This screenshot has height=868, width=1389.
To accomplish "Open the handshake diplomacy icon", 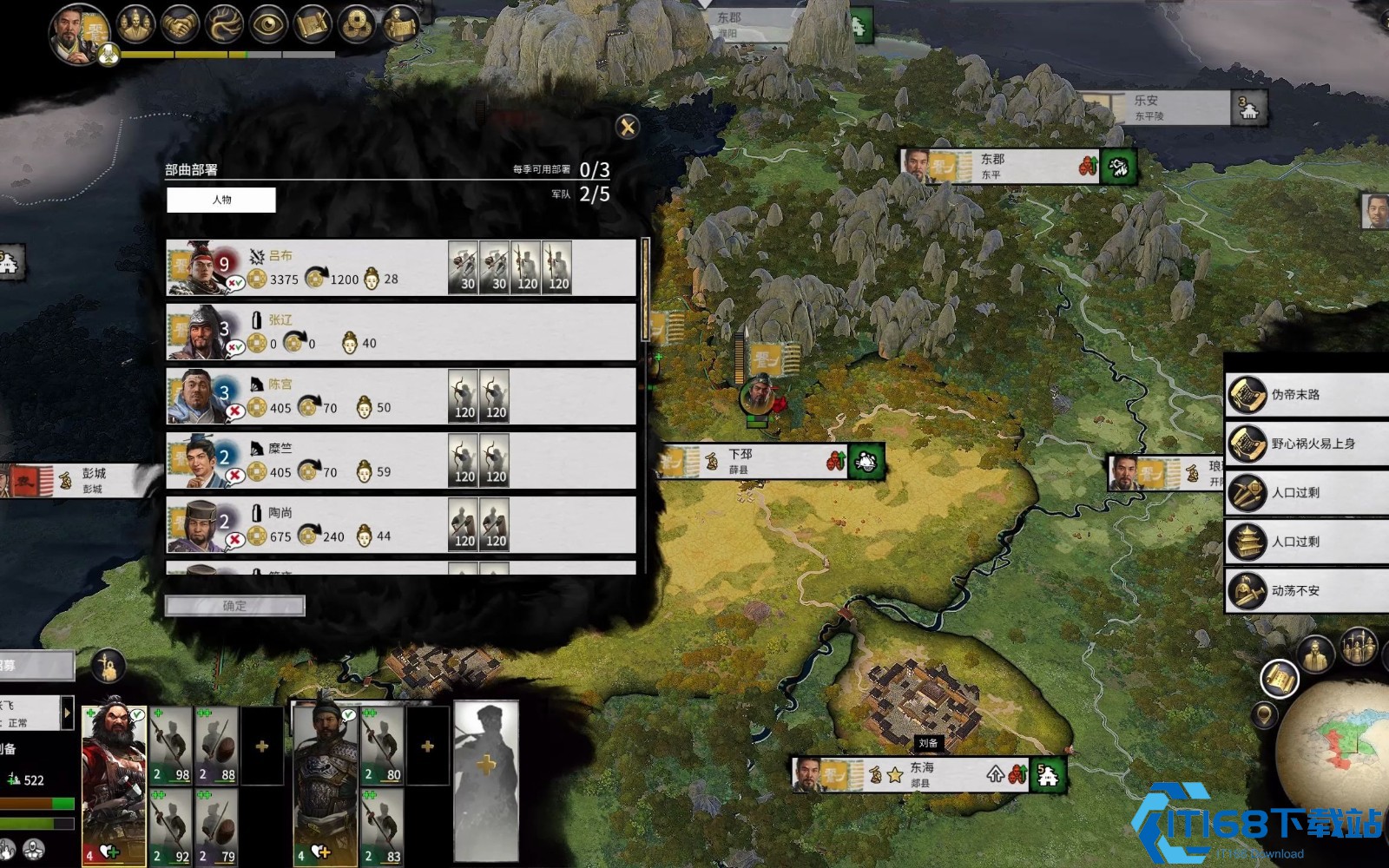I will click(180, 24).
